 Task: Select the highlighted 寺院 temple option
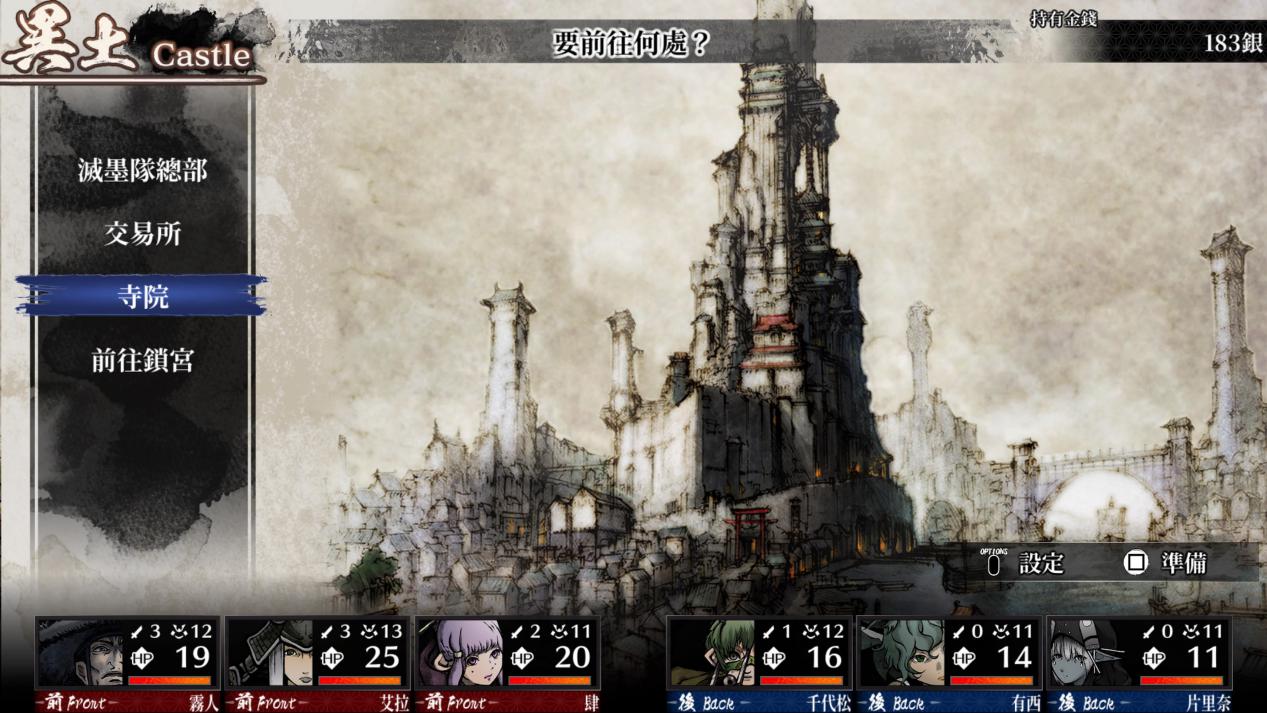click(x=142, y=297)
